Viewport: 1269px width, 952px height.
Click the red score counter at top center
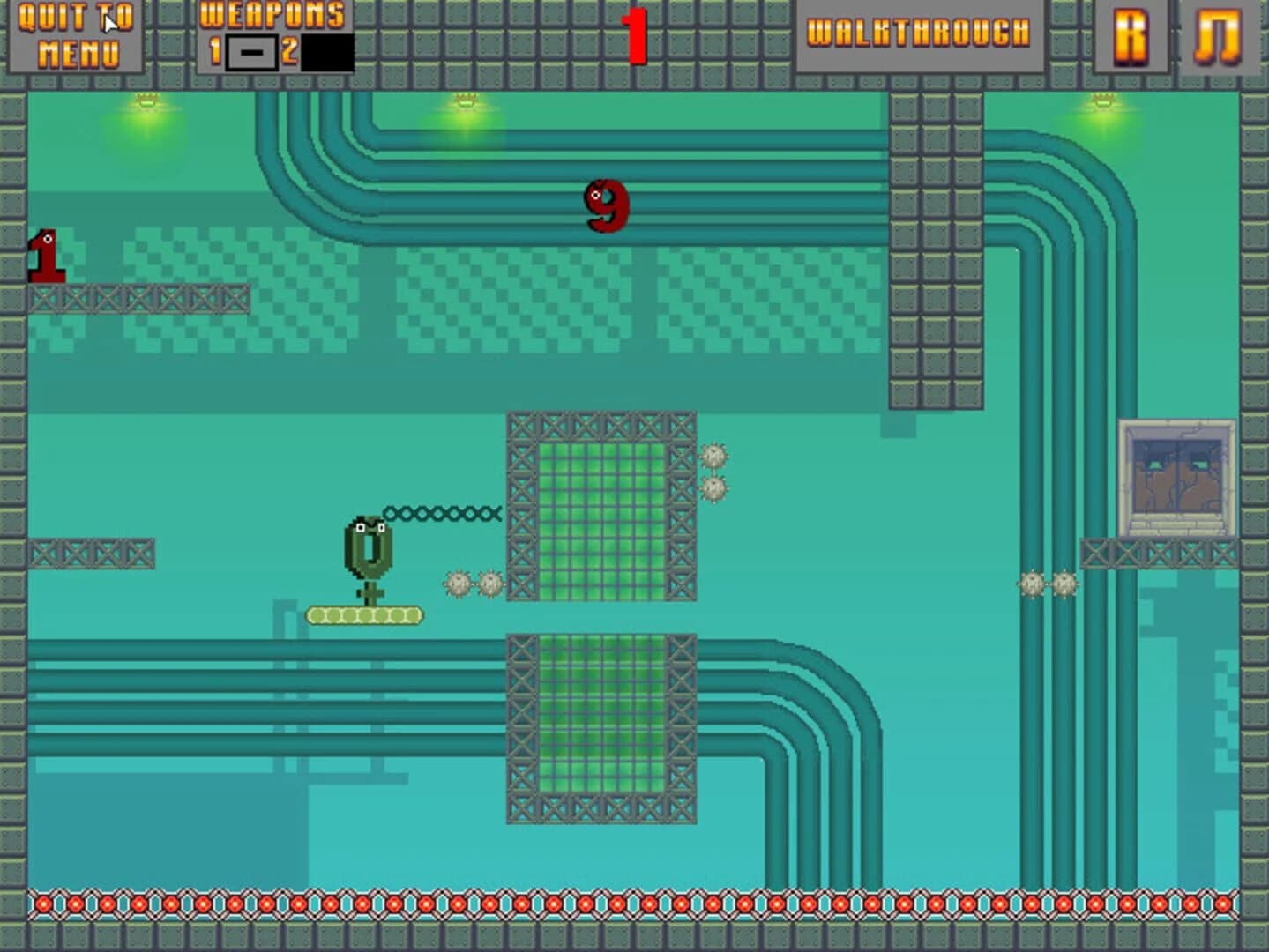coord(635,35)
